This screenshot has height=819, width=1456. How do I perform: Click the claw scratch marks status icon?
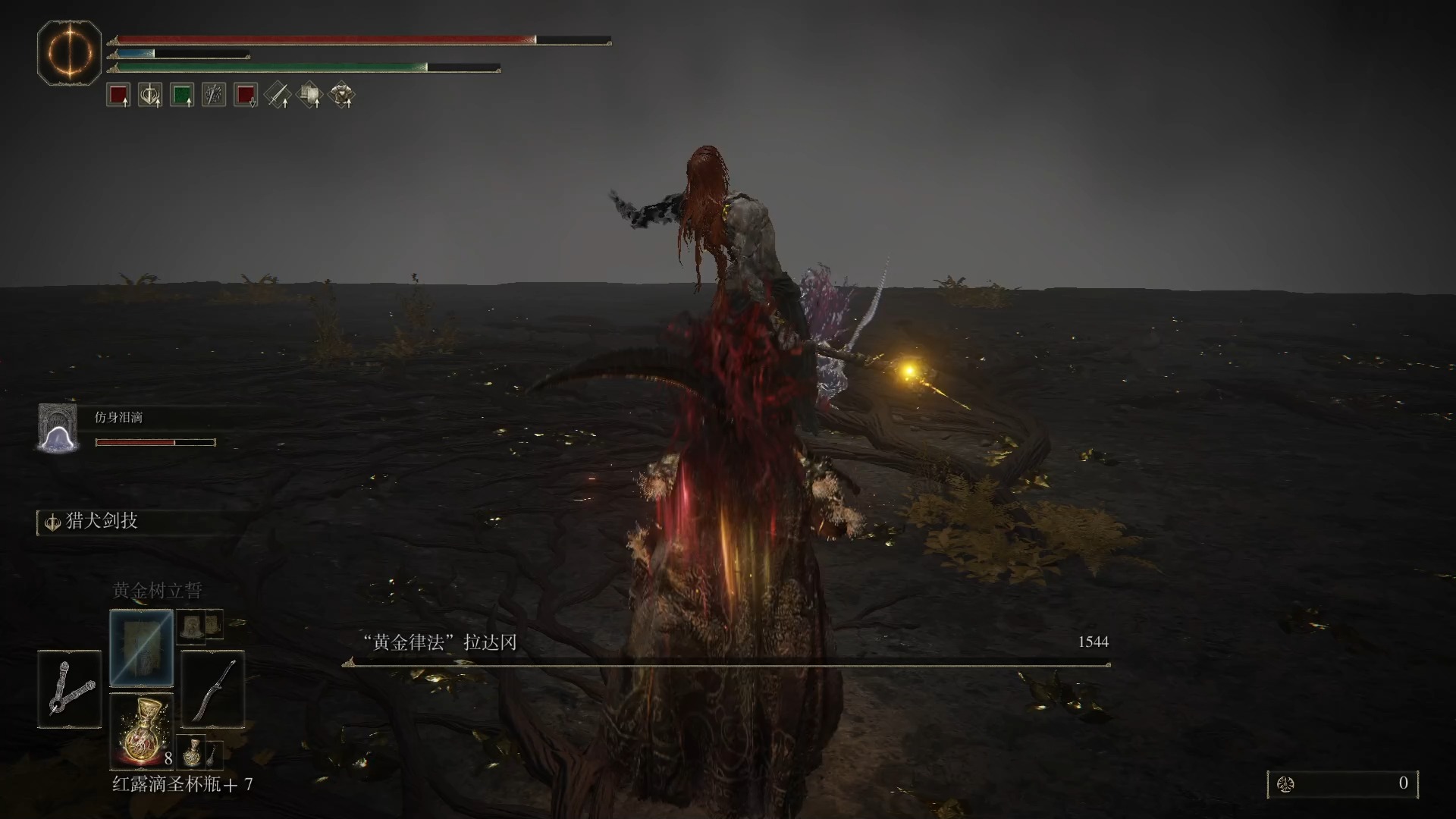(x=214, y=96)
